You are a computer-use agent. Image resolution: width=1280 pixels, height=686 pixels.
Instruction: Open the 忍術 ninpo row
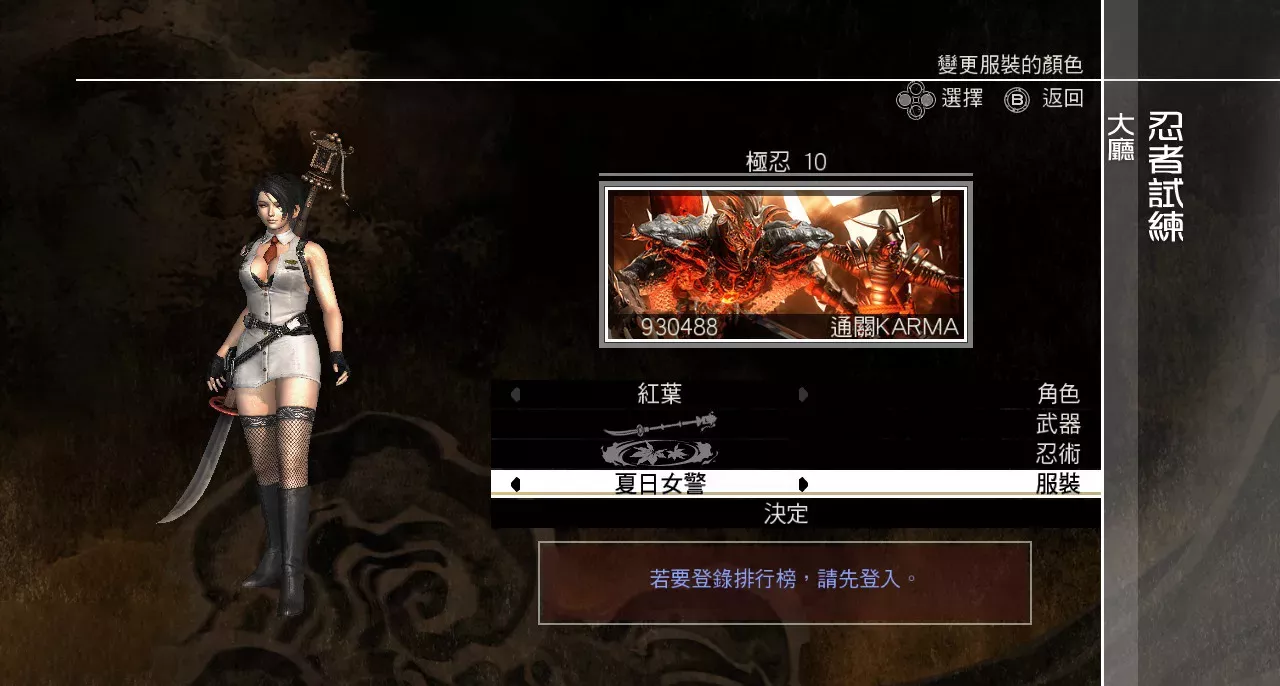(x=795, y=454)
